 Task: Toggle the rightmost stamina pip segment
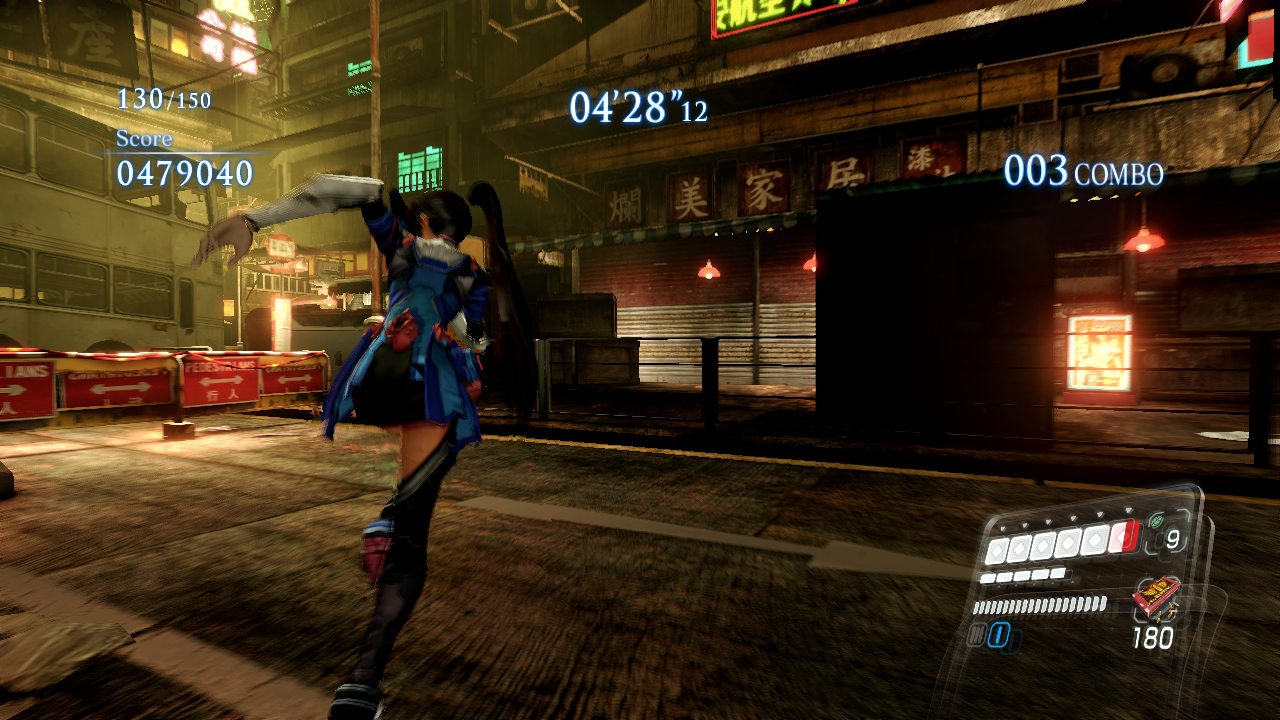point(1058,573)
